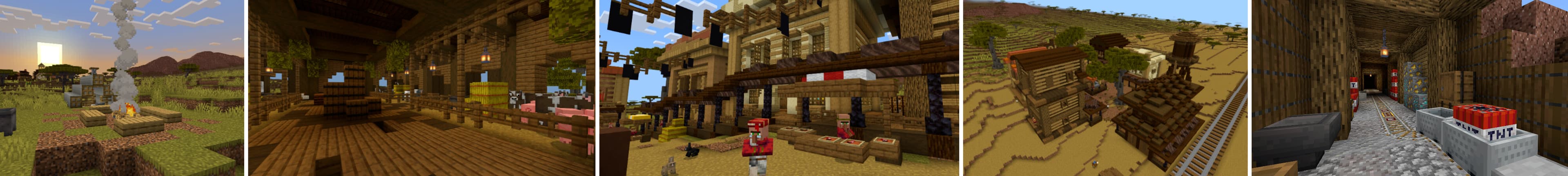The width and height of the screenshot is (1568, 176).
Task: Open the campfire sunset screenshot thumbnail
Action: 122,88
